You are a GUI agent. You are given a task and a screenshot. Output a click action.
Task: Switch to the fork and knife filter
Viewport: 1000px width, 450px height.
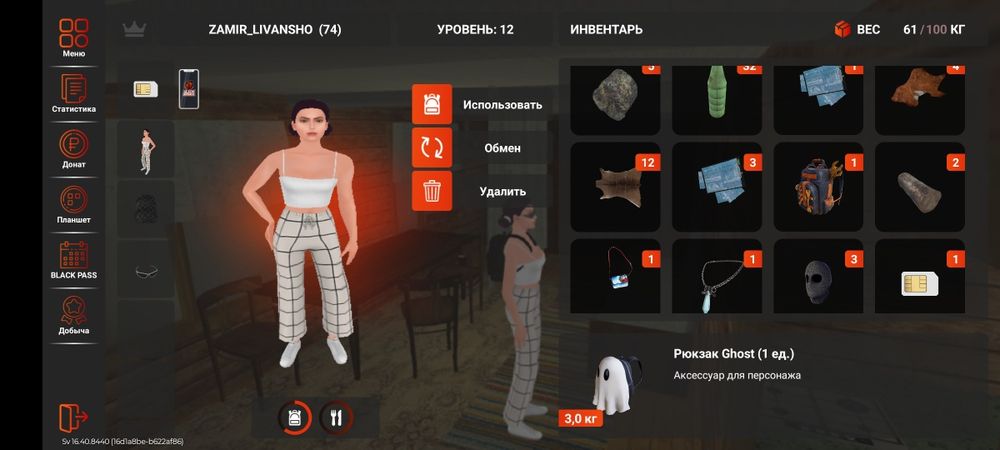[336, 417]
